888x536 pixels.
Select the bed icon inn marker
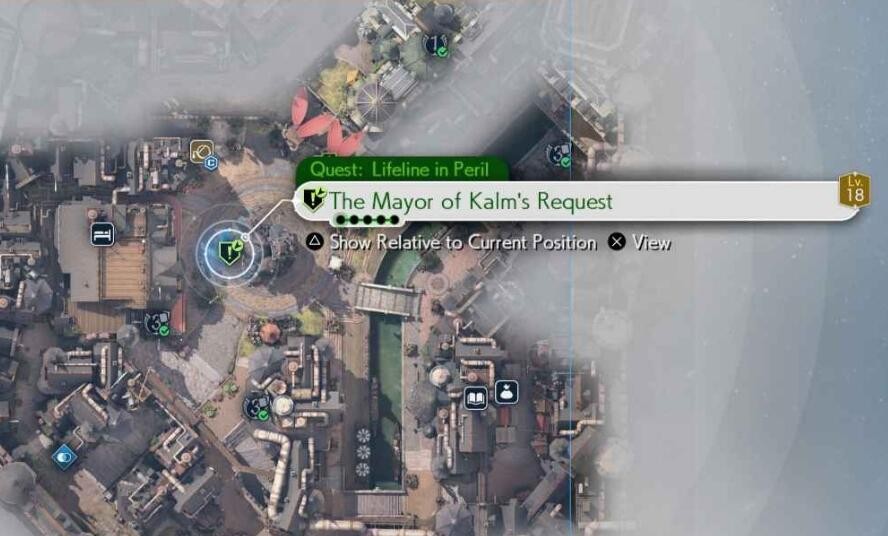[x=102, y=234]
